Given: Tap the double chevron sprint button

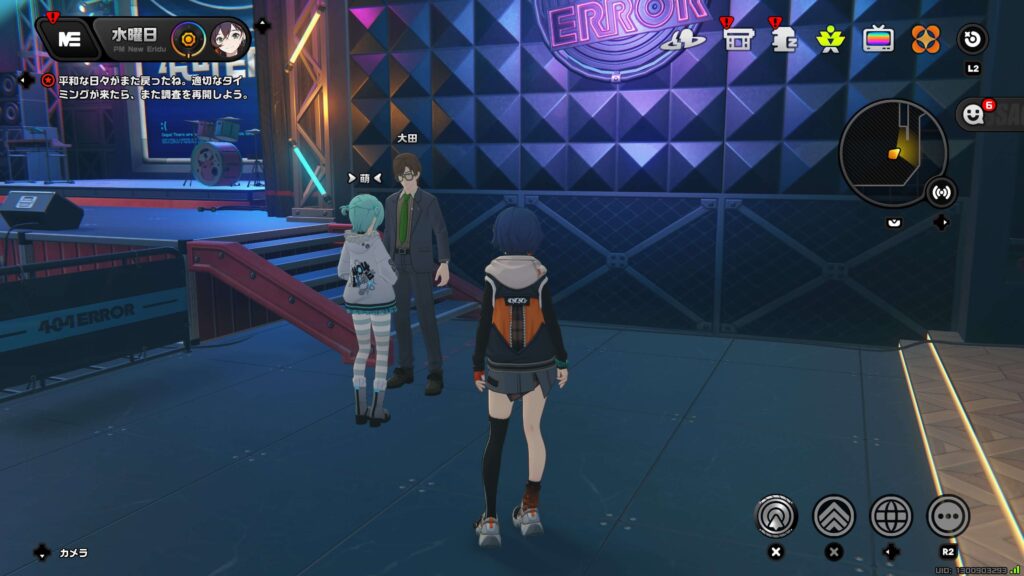Looking at the screenshot, I should [x=833, y=516].
